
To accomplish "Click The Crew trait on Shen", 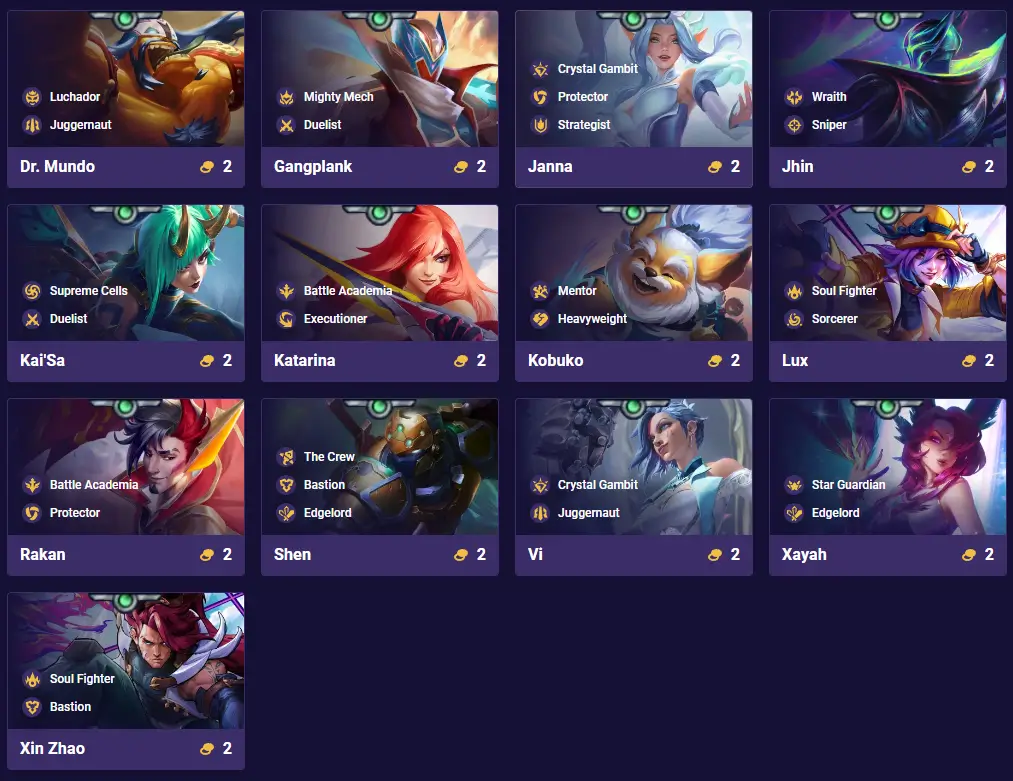I will [328, 457].
